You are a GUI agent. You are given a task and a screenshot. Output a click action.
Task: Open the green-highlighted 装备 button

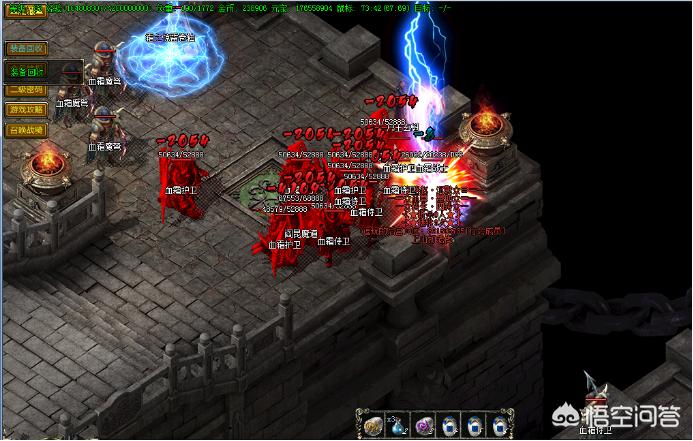[26, 71]
